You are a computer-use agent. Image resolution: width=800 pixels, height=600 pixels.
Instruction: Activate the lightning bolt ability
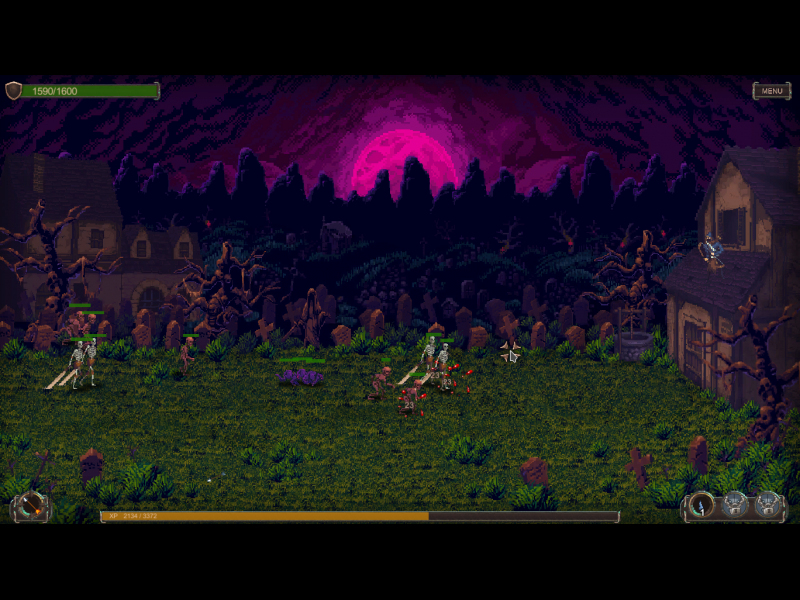pos(703,505)
